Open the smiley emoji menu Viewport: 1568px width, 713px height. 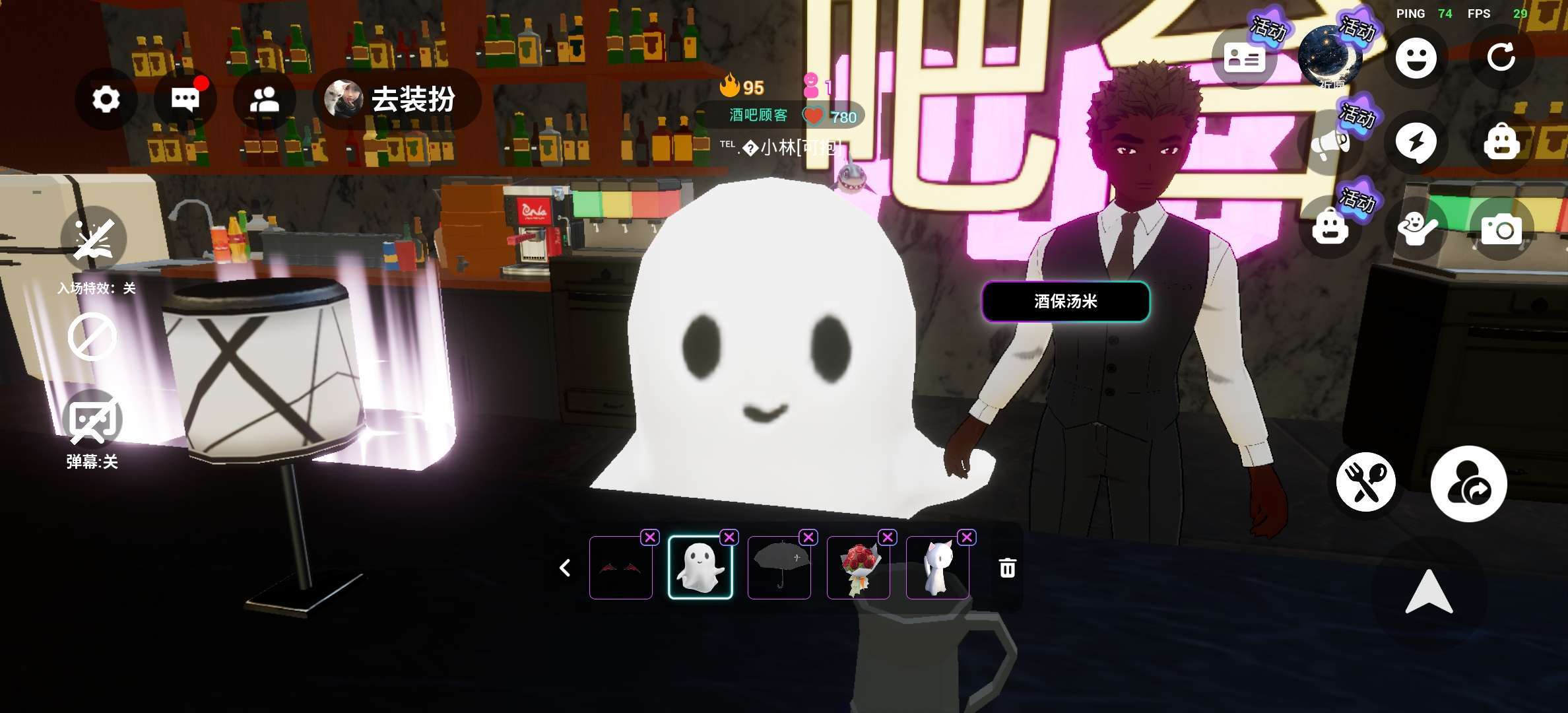tap(1416, 58)
